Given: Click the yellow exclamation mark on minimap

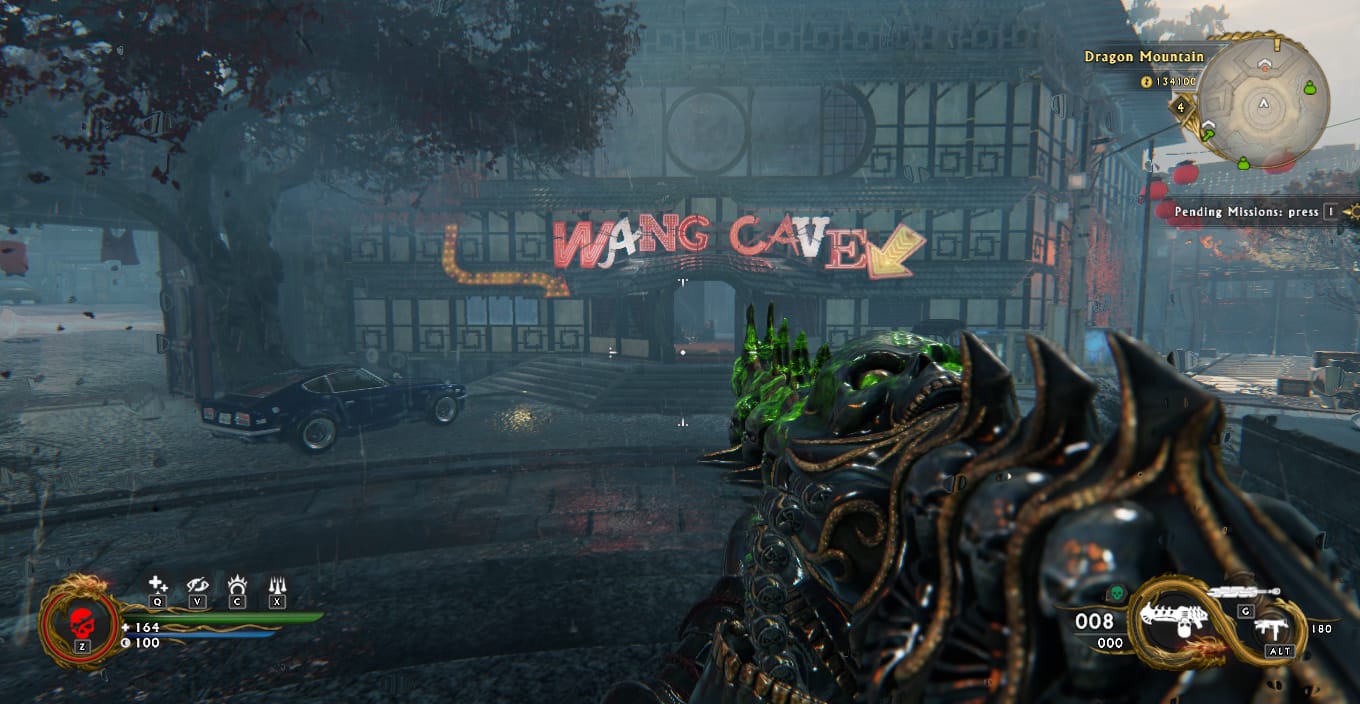Looking at the screenshot, I should coord(1276,45).
